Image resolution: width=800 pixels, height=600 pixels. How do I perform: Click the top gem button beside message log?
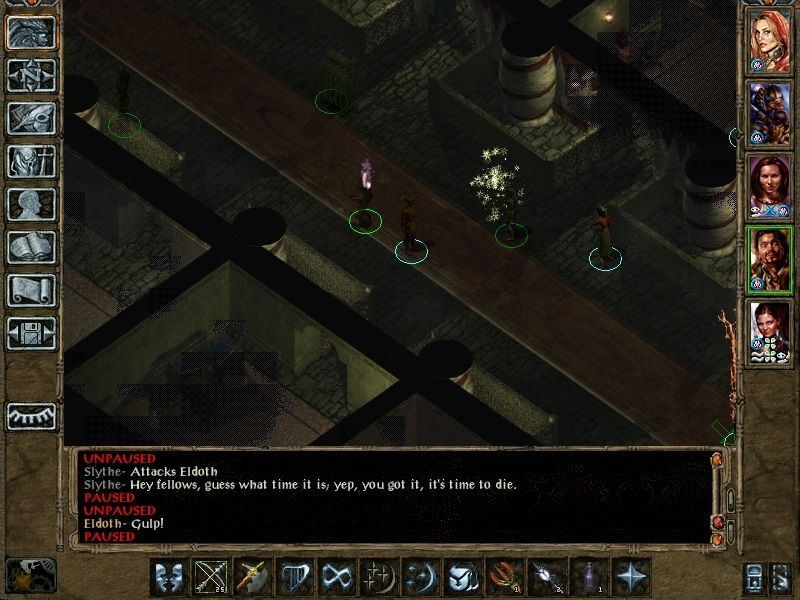tap(717, 461)
